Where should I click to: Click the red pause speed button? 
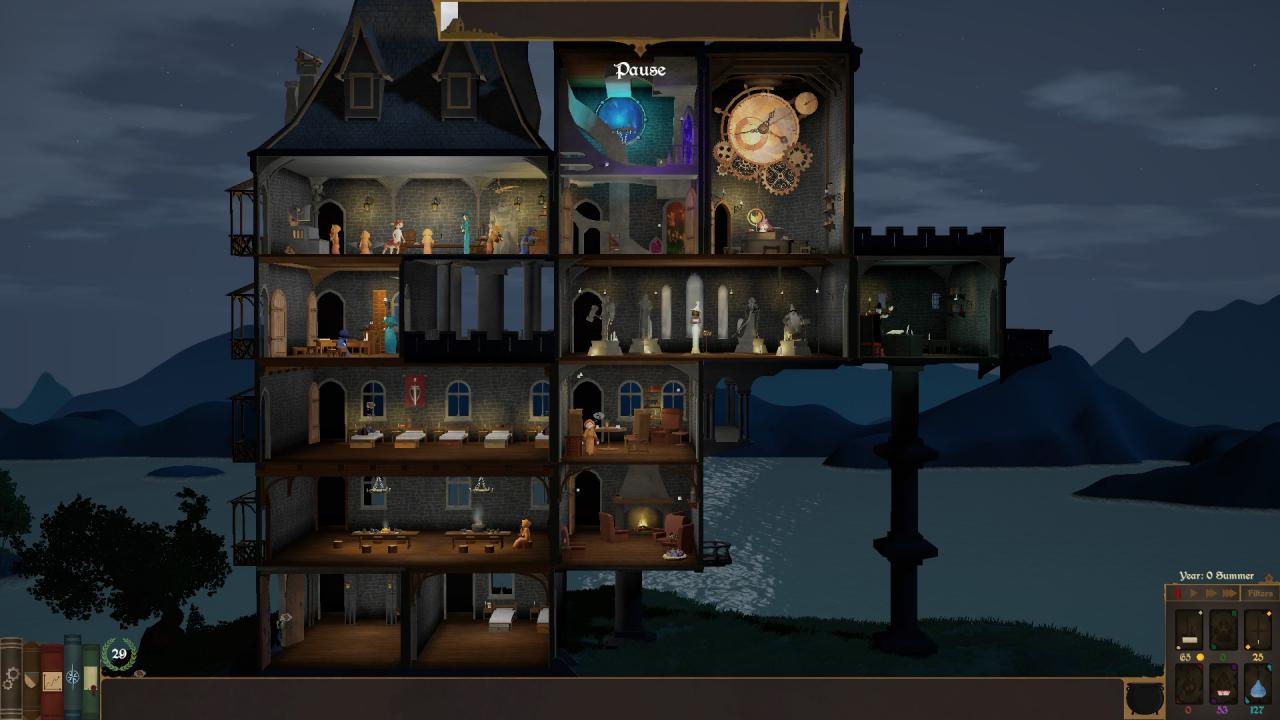pos(1178,594)
